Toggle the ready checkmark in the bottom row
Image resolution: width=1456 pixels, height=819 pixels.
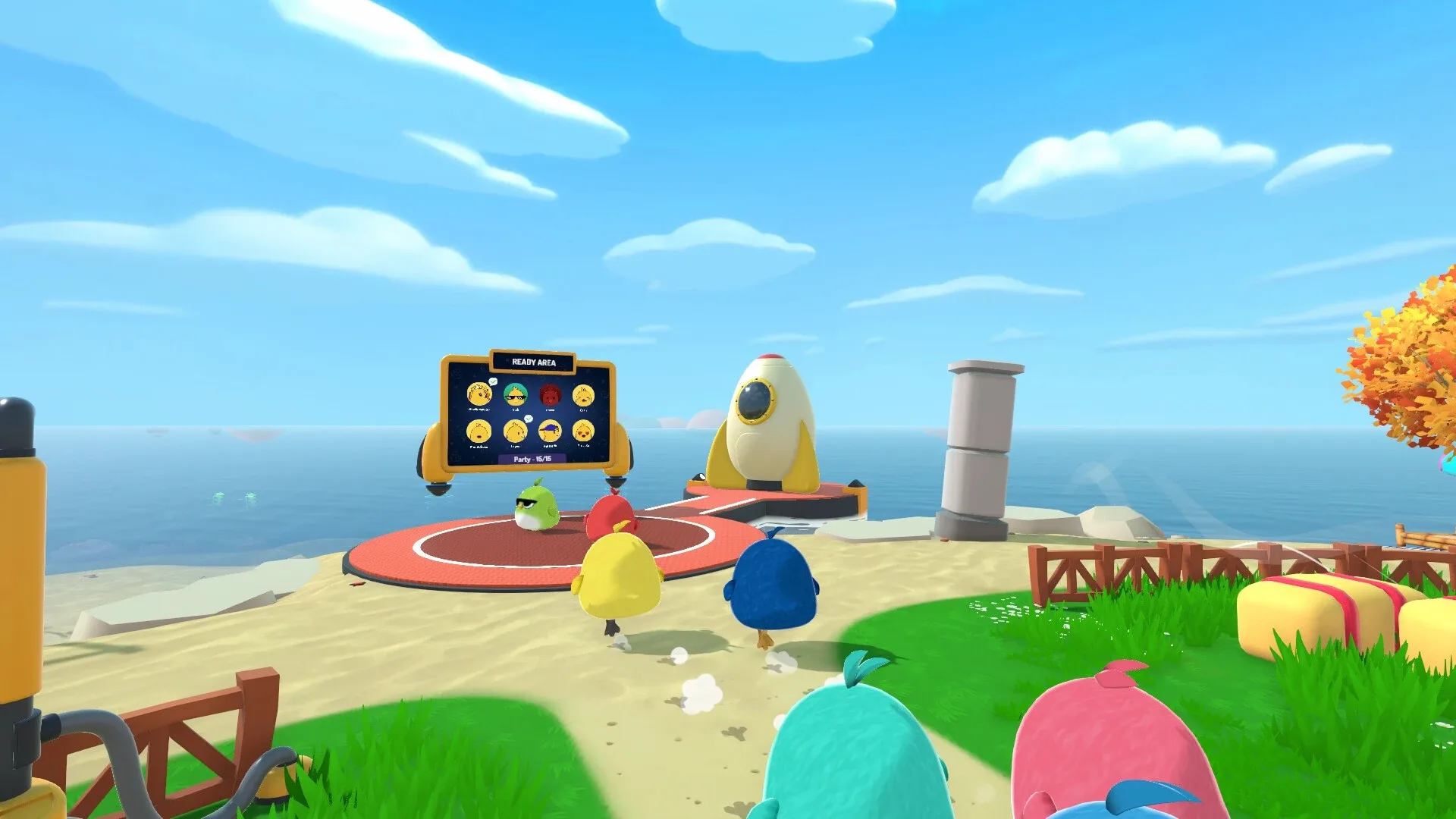(529, 418)
